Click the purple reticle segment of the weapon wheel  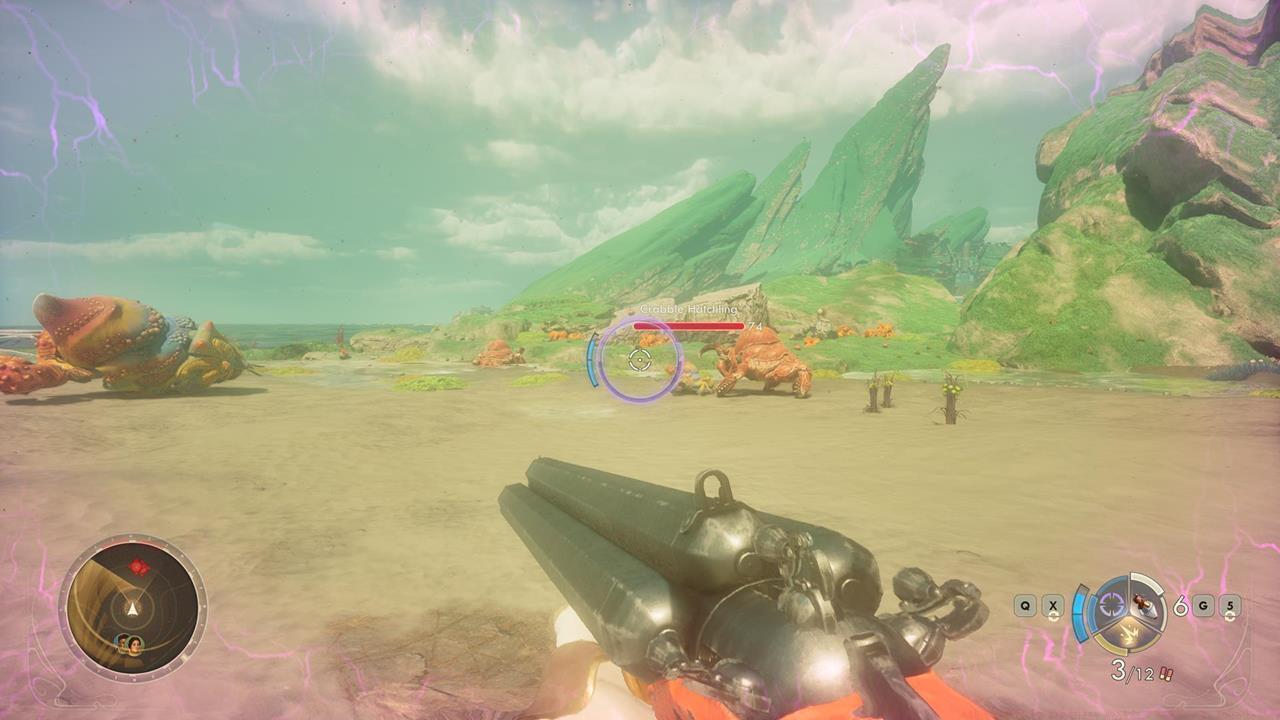(1112, 603)
